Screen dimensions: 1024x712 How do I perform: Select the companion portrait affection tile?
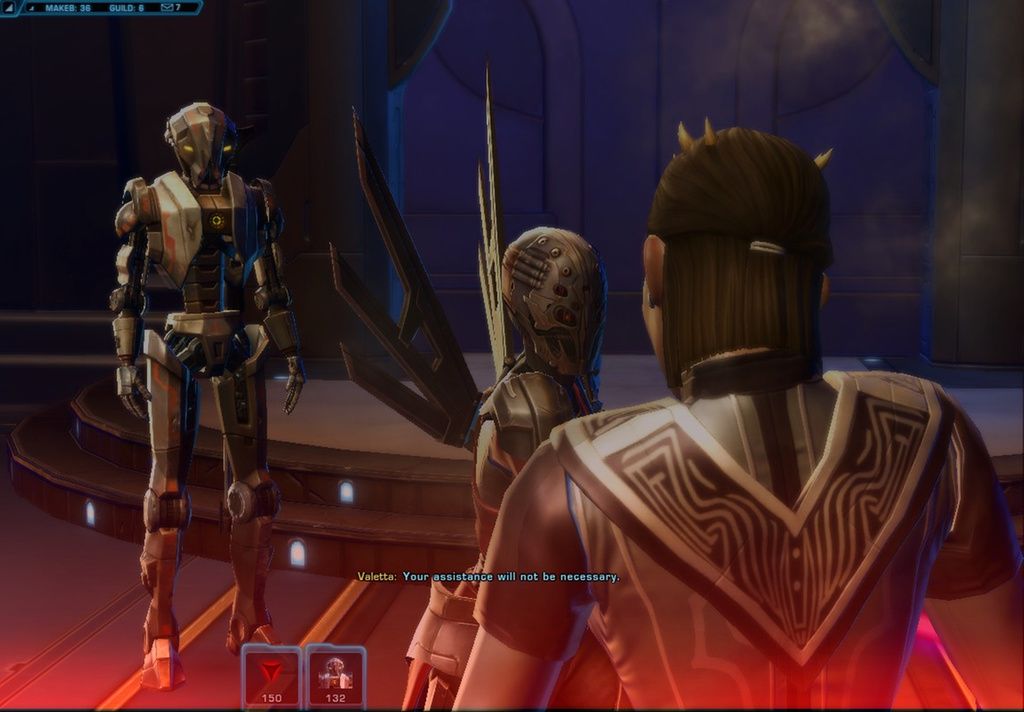335,674
